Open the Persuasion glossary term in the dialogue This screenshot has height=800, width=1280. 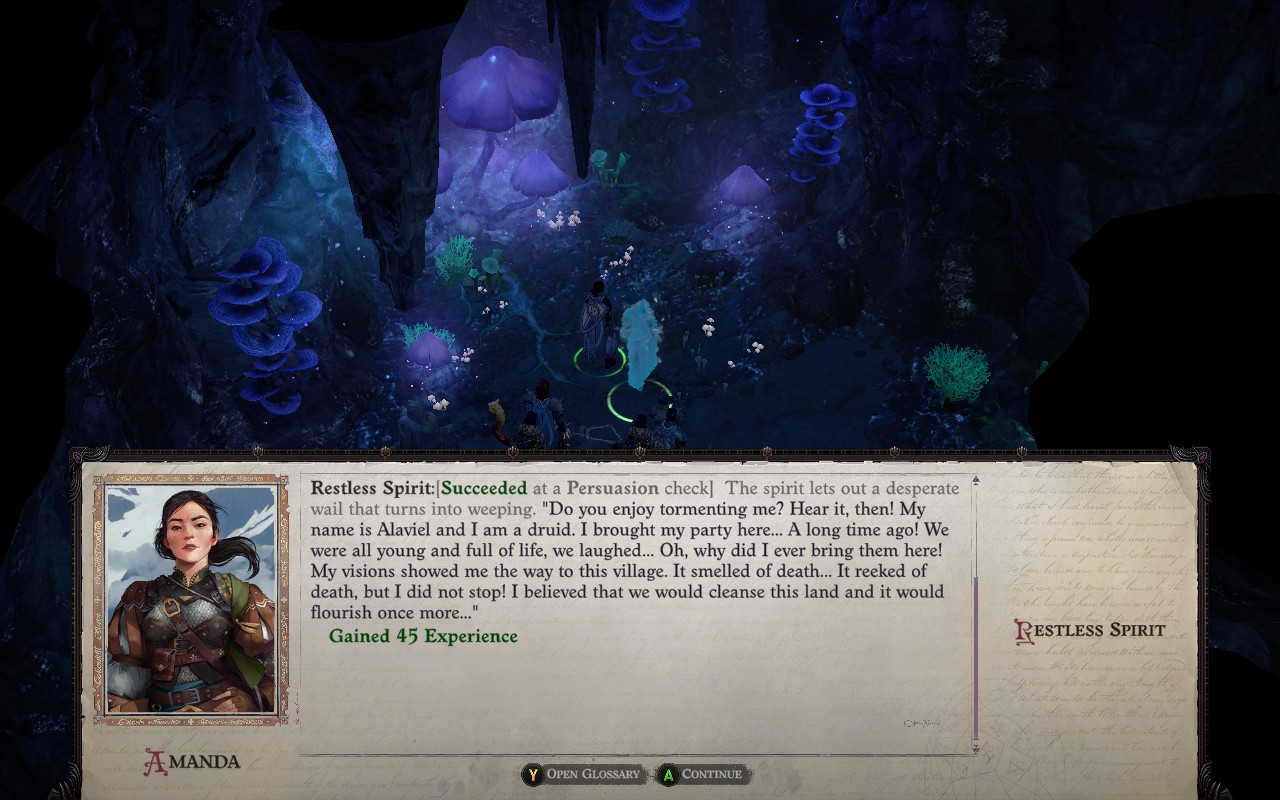pyautogui.click(x=613, y=488)
